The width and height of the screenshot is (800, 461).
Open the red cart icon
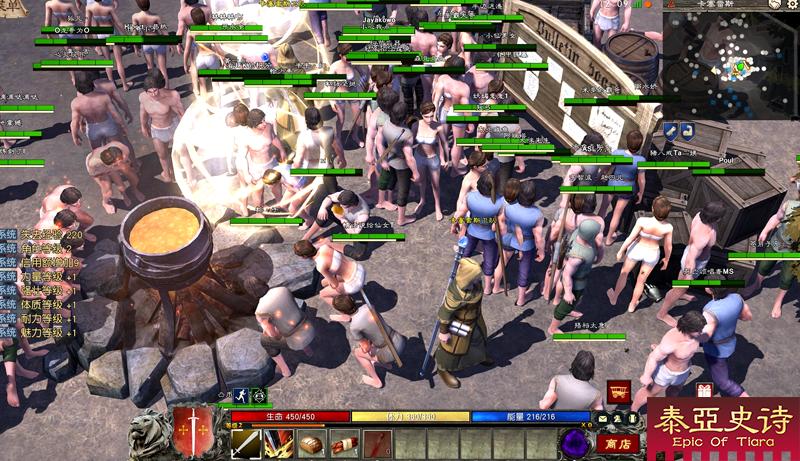618,392
